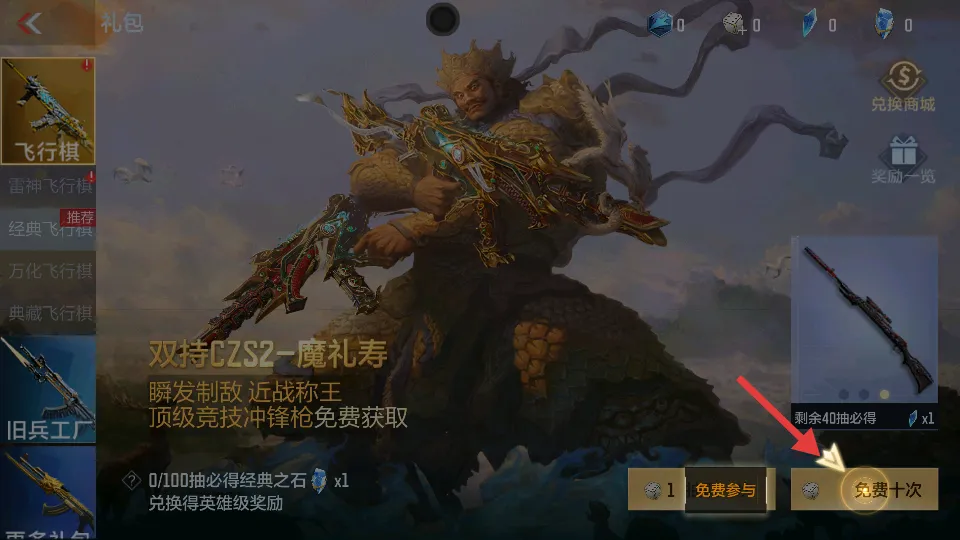Show the 典藏飞行棋 sub-tab
This screenshot has width=960, height=540.
click(48, 312)
